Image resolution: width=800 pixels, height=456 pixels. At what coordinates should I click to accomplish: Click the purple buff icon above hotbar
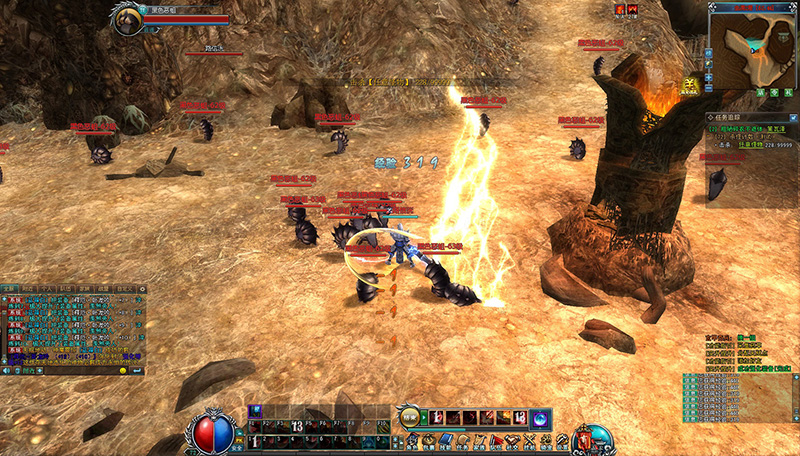(255, 410)
